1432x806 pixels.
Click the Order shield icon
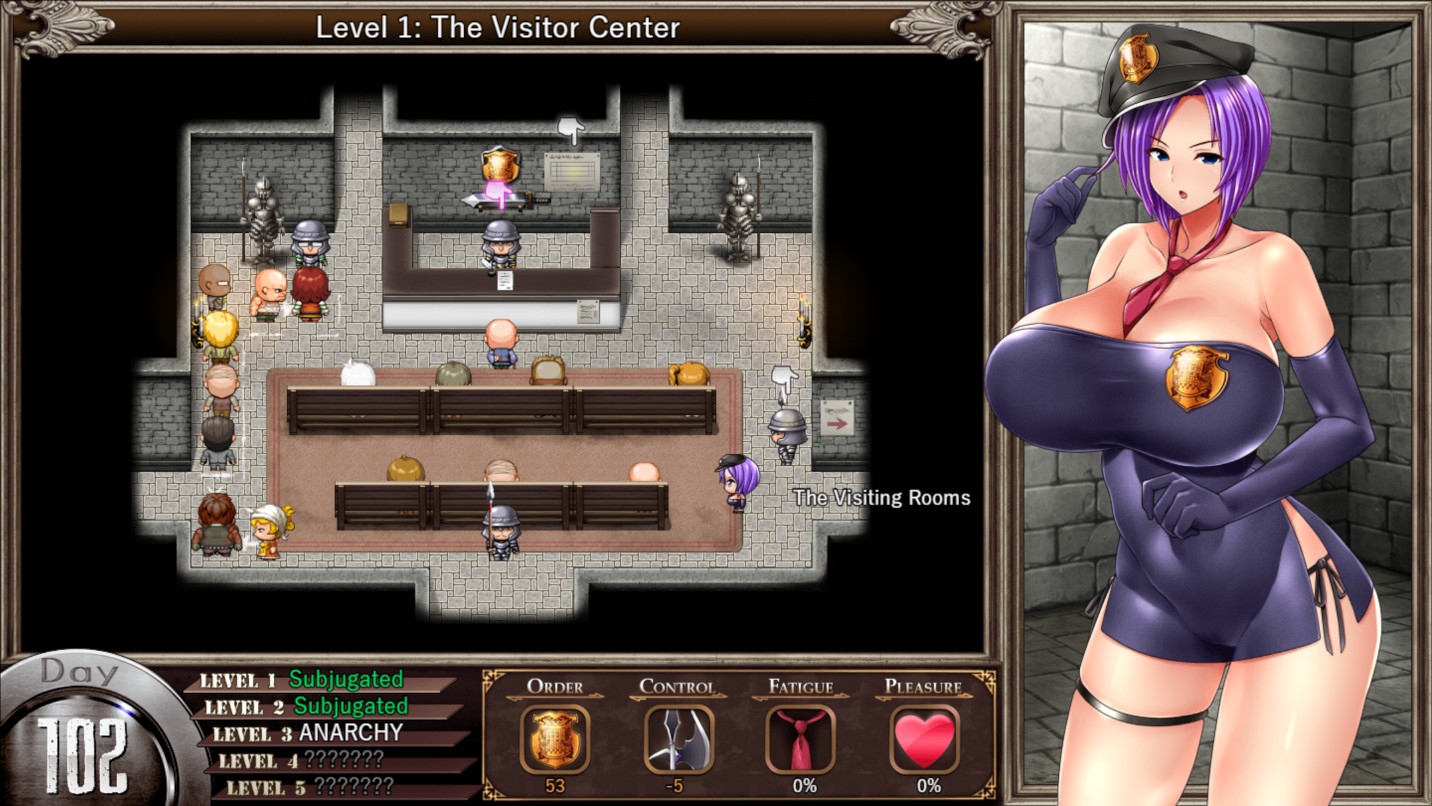point(556,737)
